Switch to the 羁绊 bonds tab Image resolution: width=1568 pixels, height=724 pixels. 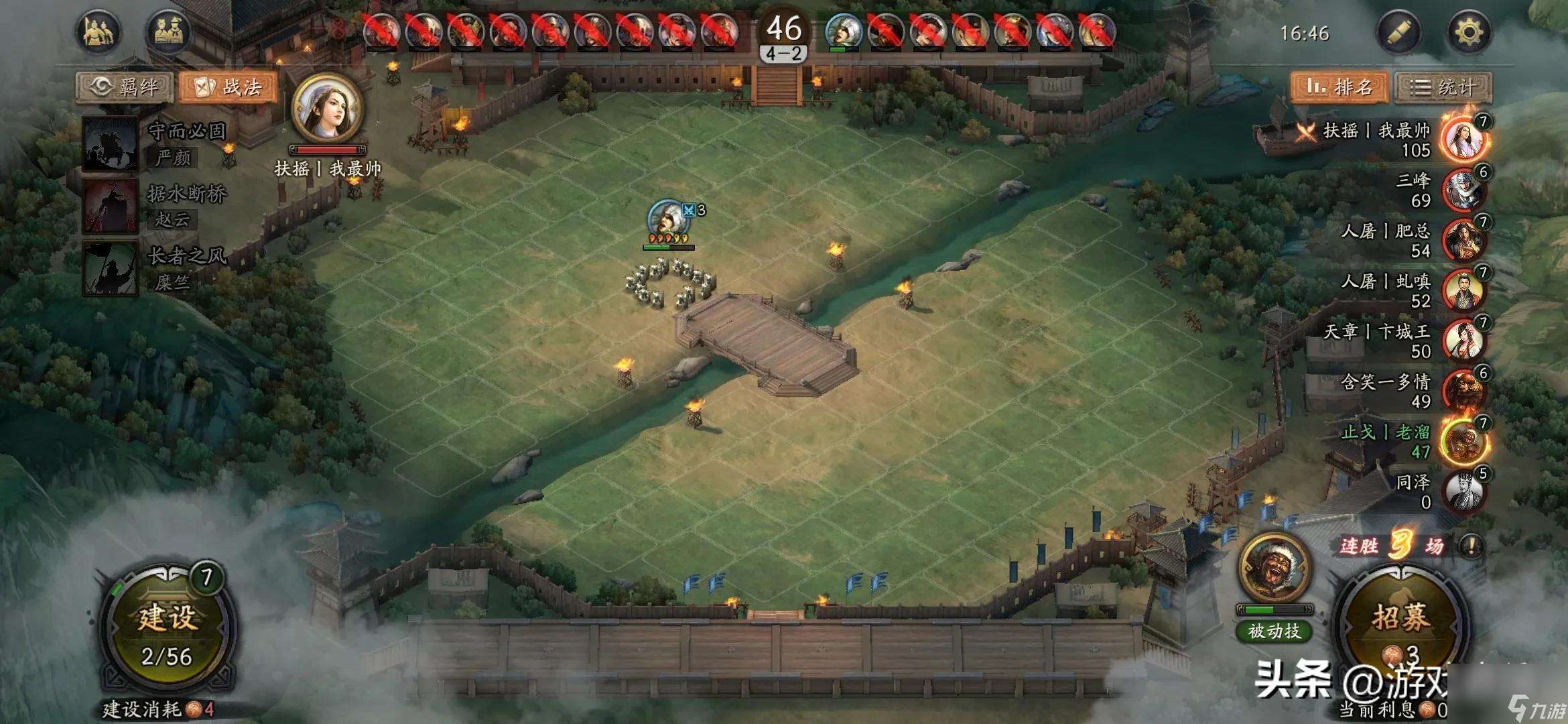pyautogui.click(x=125, y=87)
